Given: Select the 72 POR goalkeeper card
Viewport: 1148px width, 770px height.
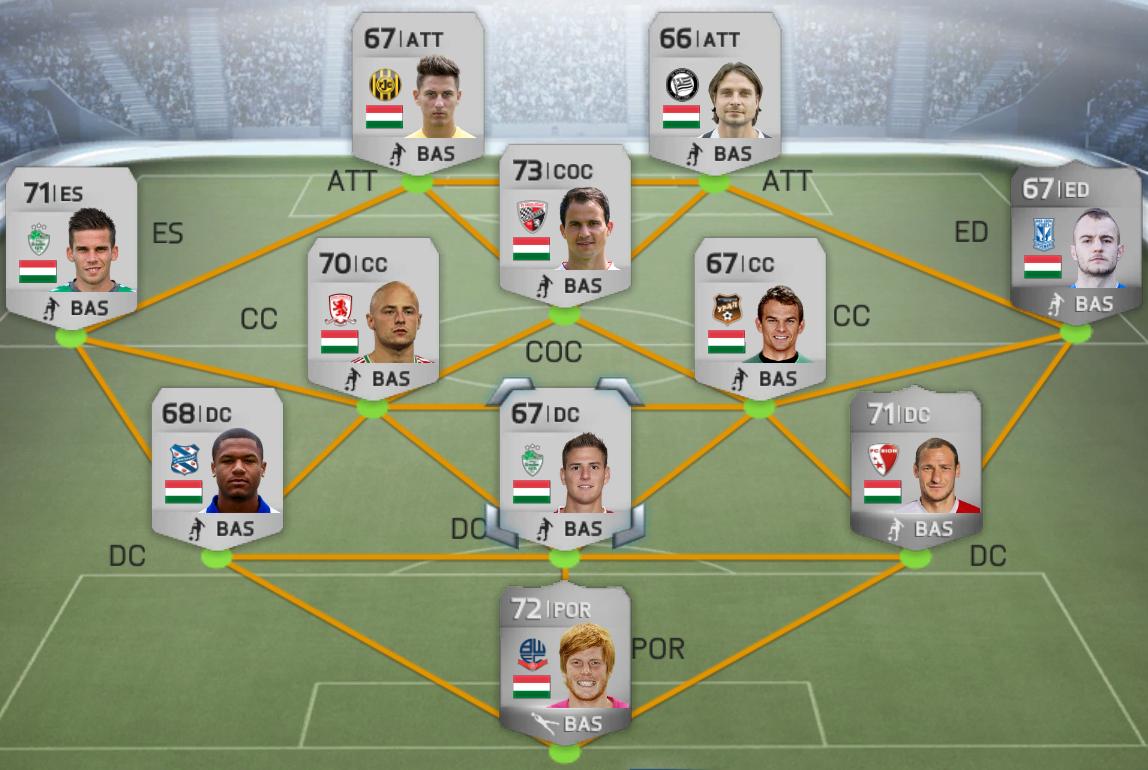Looking at the screenshot, I should [x=564, y=662].
